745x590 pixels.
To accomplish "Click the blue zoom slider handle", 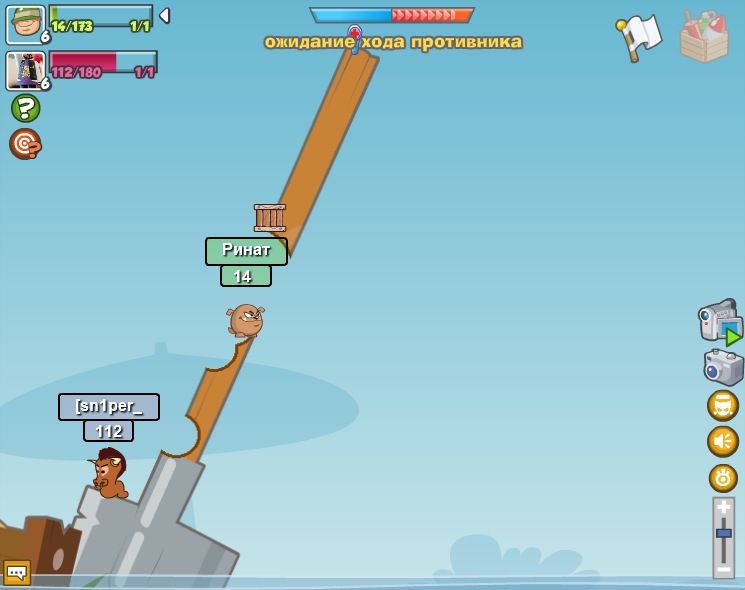I will click(x=723, y=534).
